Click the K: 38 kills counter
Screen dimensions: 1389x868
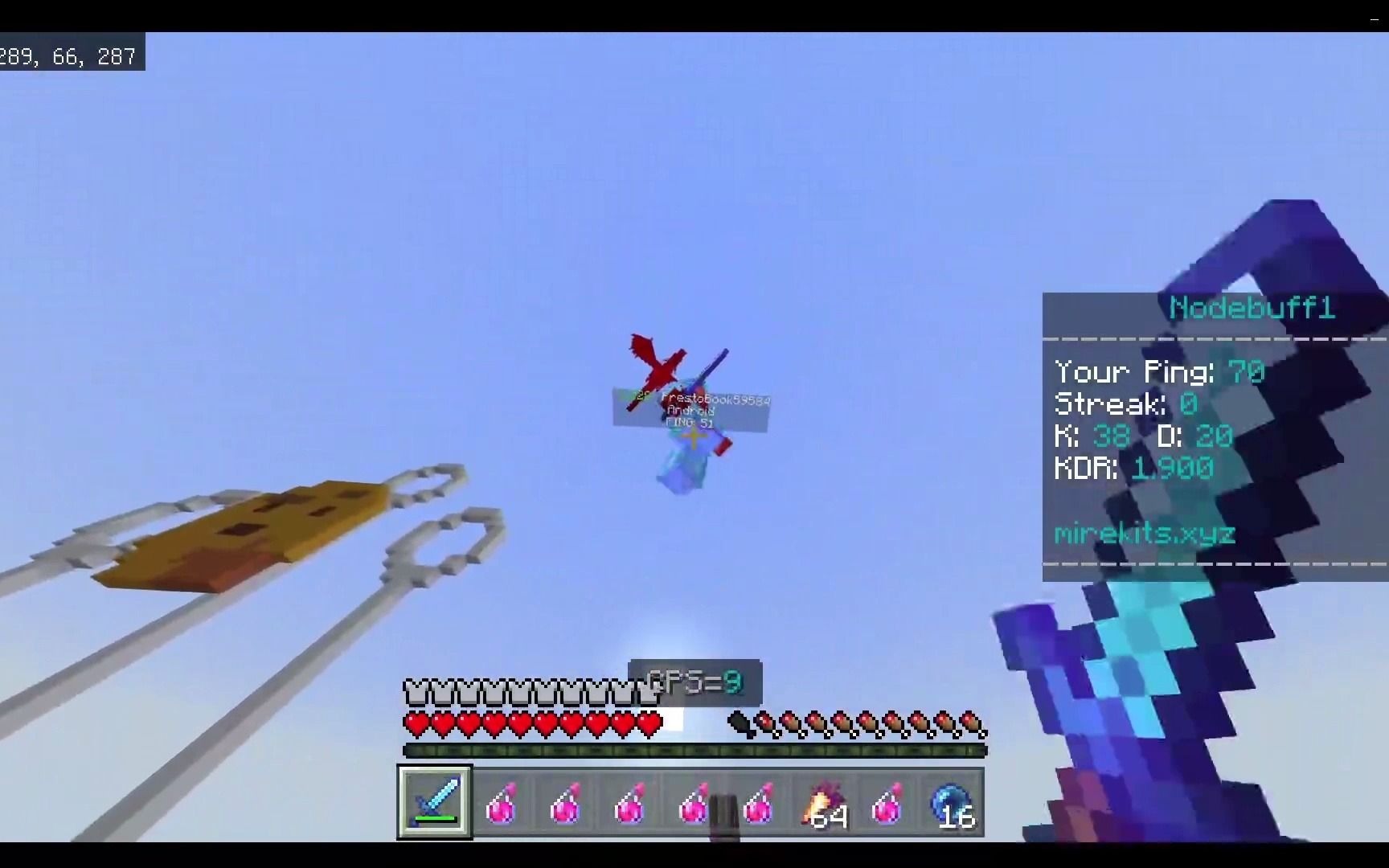pyautogui.click(x=1093, y=436)
